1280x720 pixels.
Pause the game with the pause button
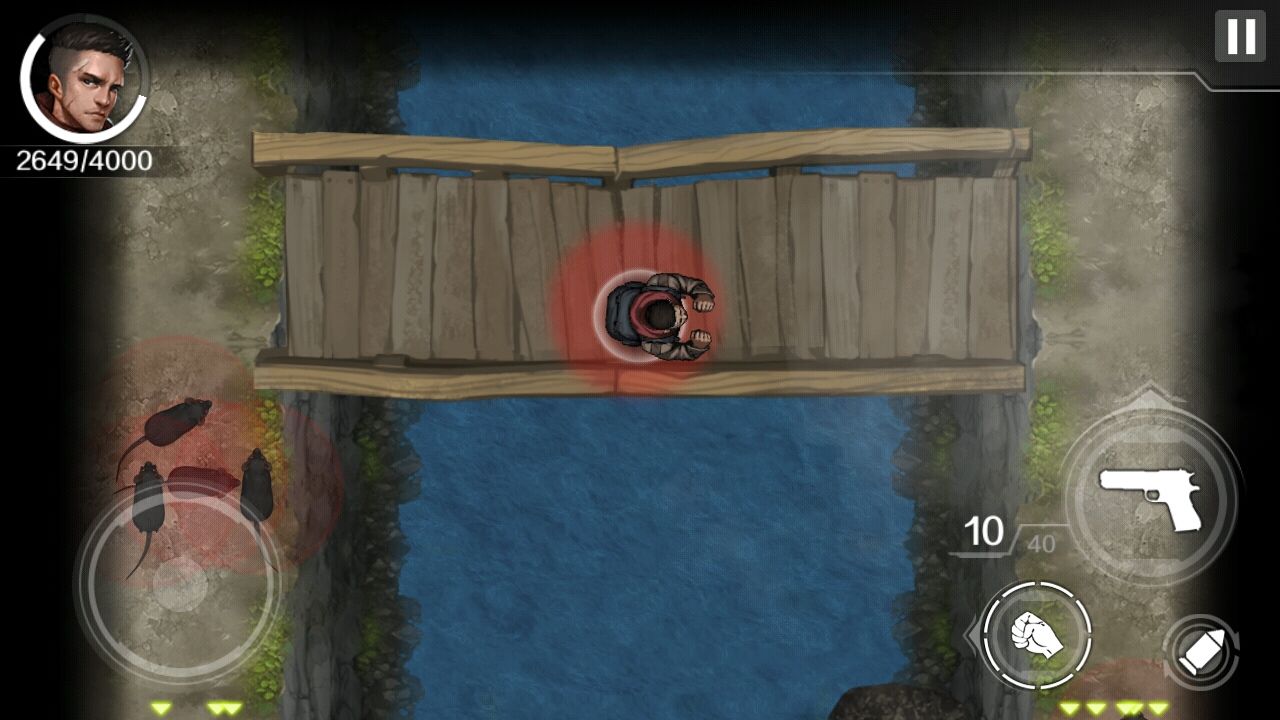1240,36
